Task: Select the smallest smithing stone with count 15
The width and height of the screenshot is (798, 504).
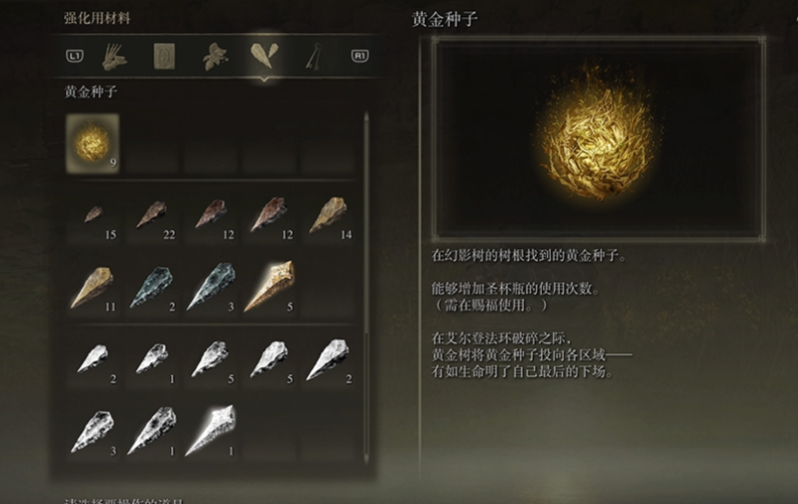Action: (92, 217)
